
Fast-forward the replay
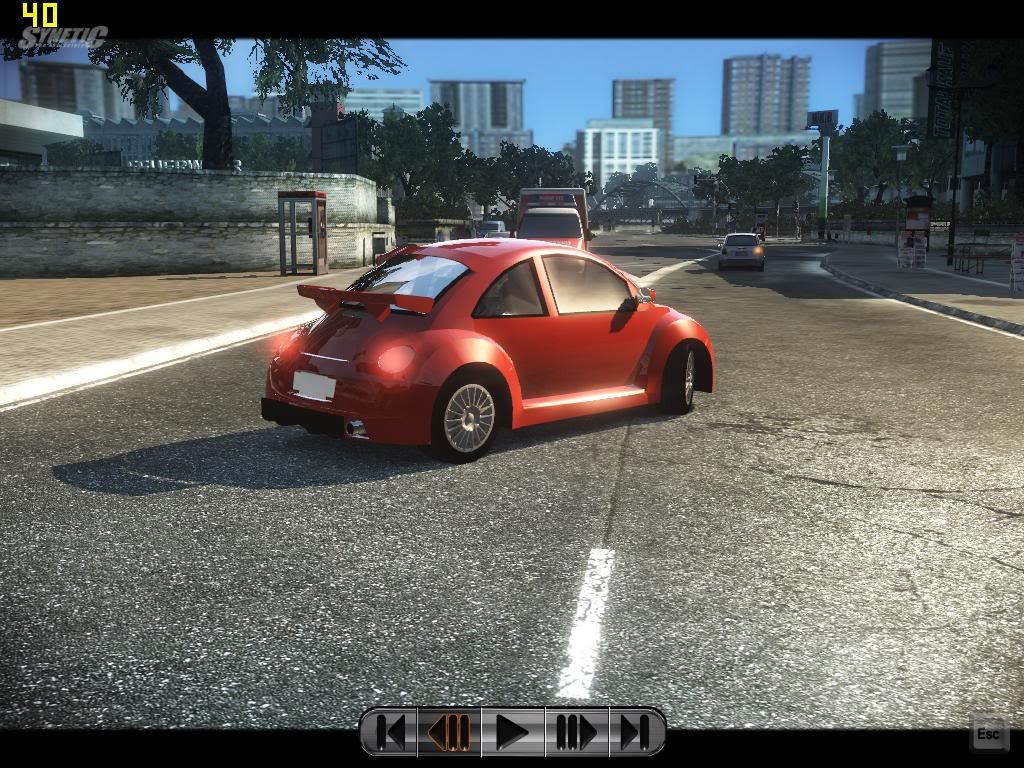coord(575,732)
